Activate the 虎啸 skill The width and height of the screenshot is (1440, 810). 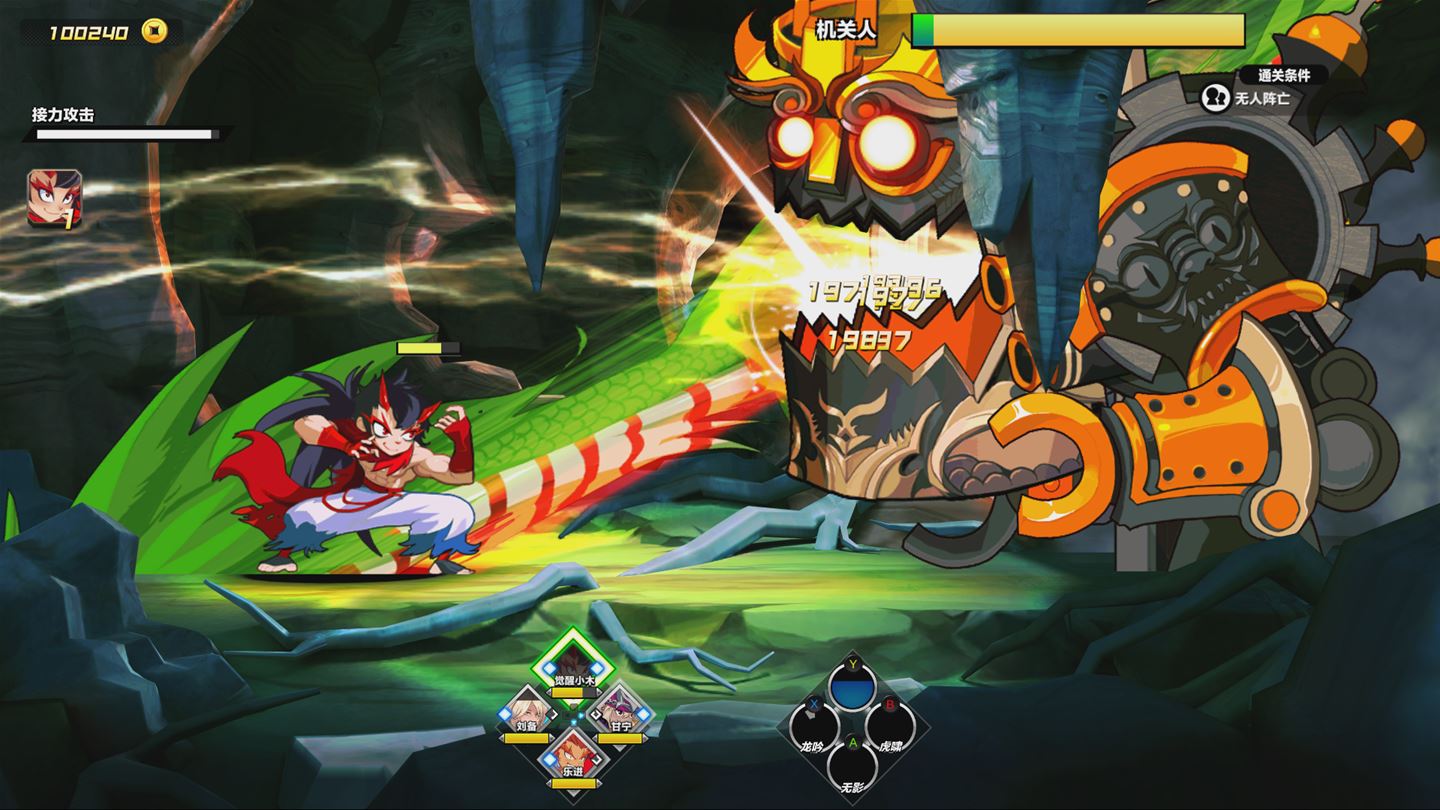tap(890, 727)
